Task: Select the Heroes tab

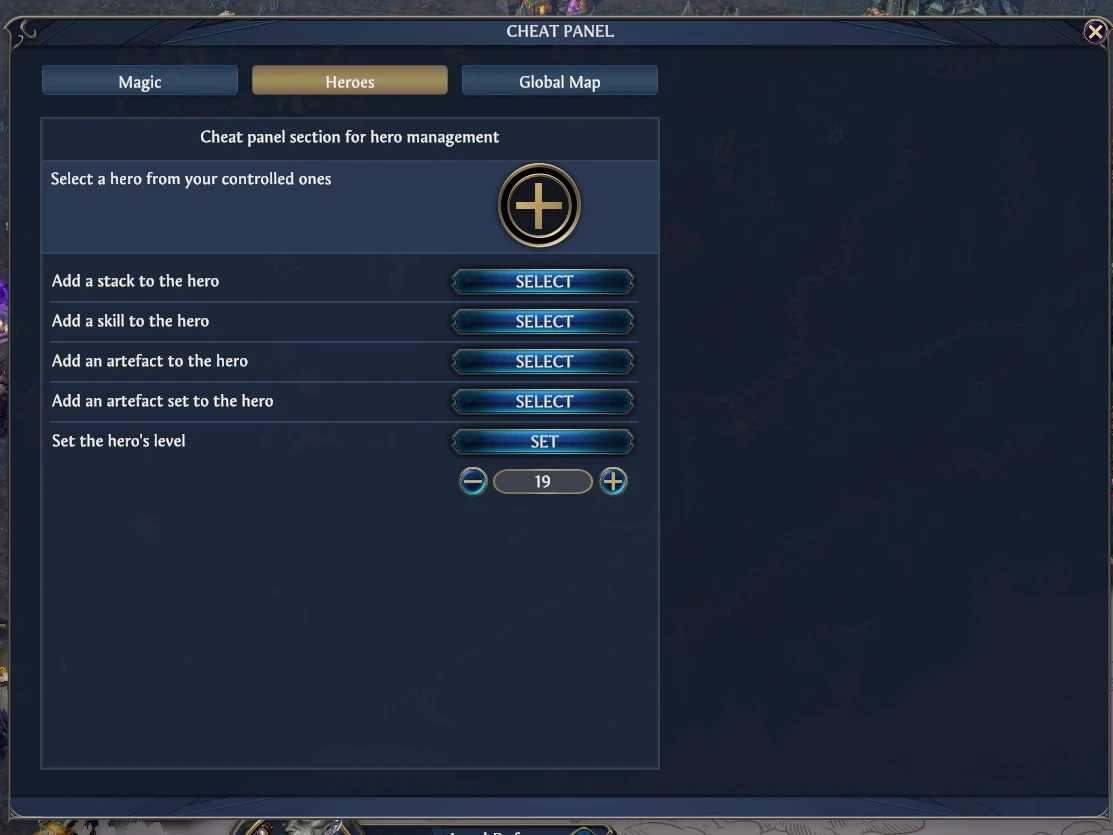Action: tap(349, 81)
